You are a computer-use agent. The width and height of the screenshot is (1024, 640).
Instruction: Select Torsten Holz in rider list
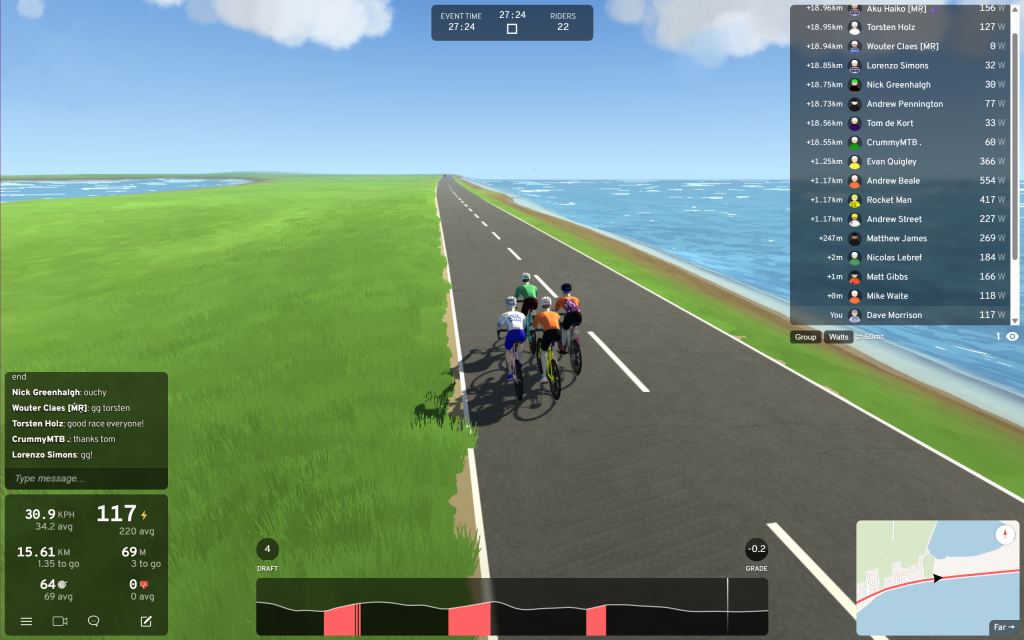tap(900, 27)
